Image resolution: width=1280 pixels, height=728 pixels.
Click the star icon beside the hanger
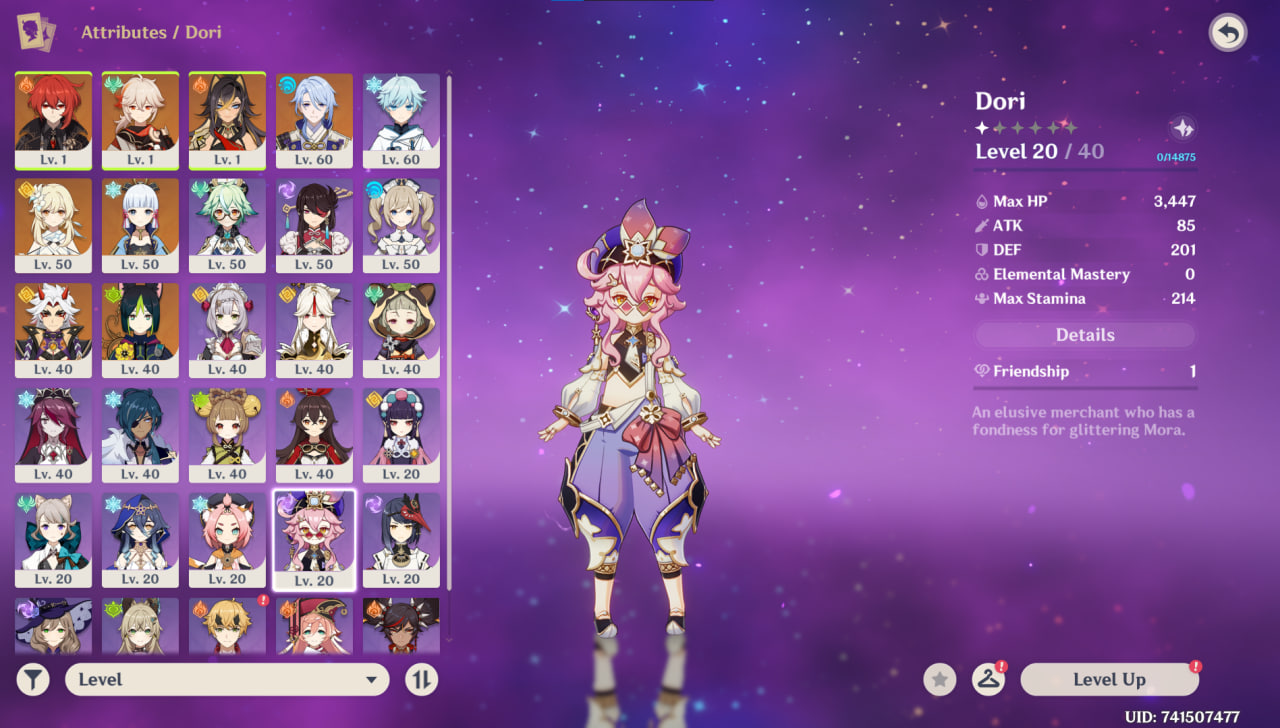click(x=939, y=680)
